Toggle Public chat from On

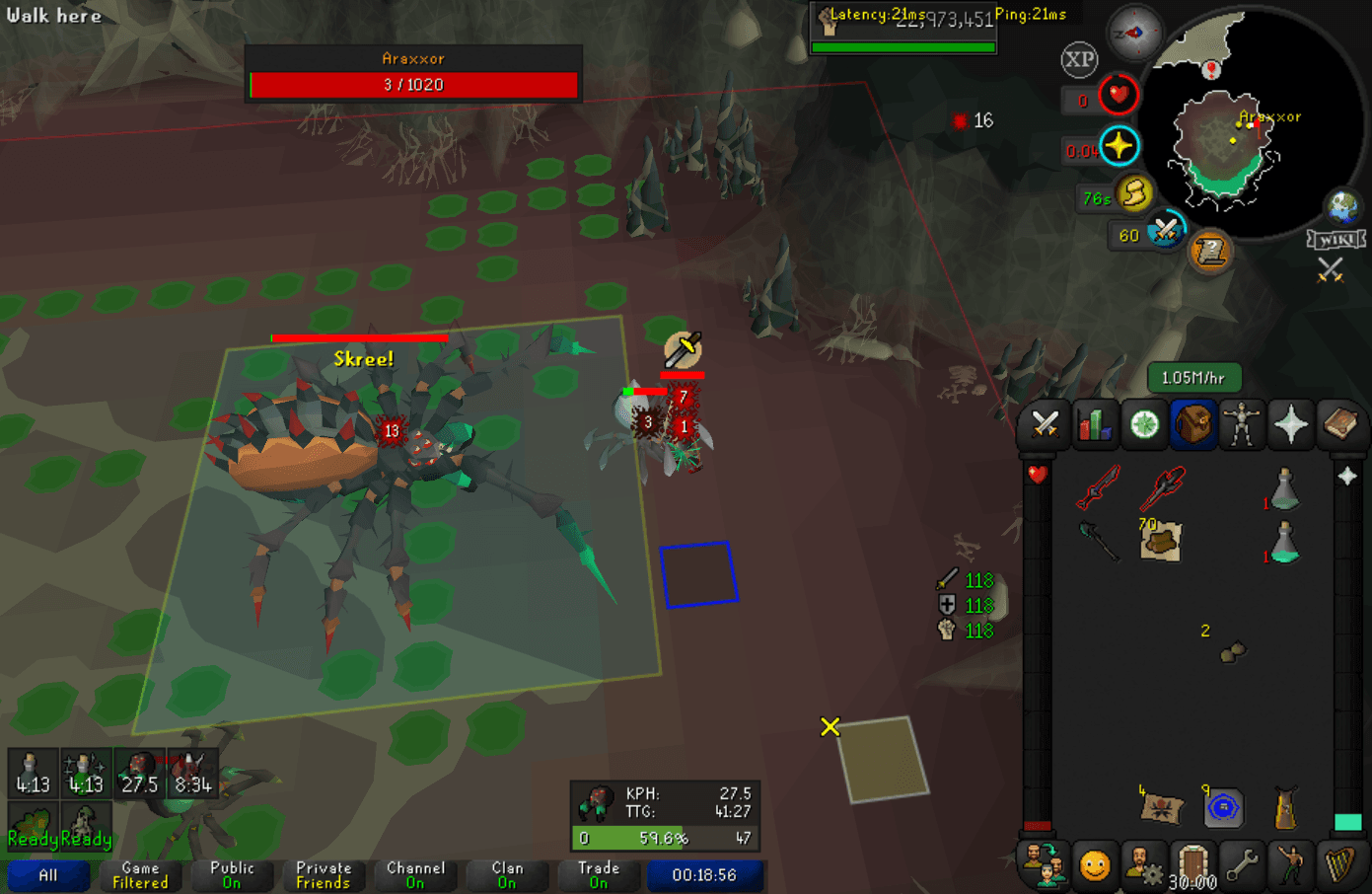233,874
